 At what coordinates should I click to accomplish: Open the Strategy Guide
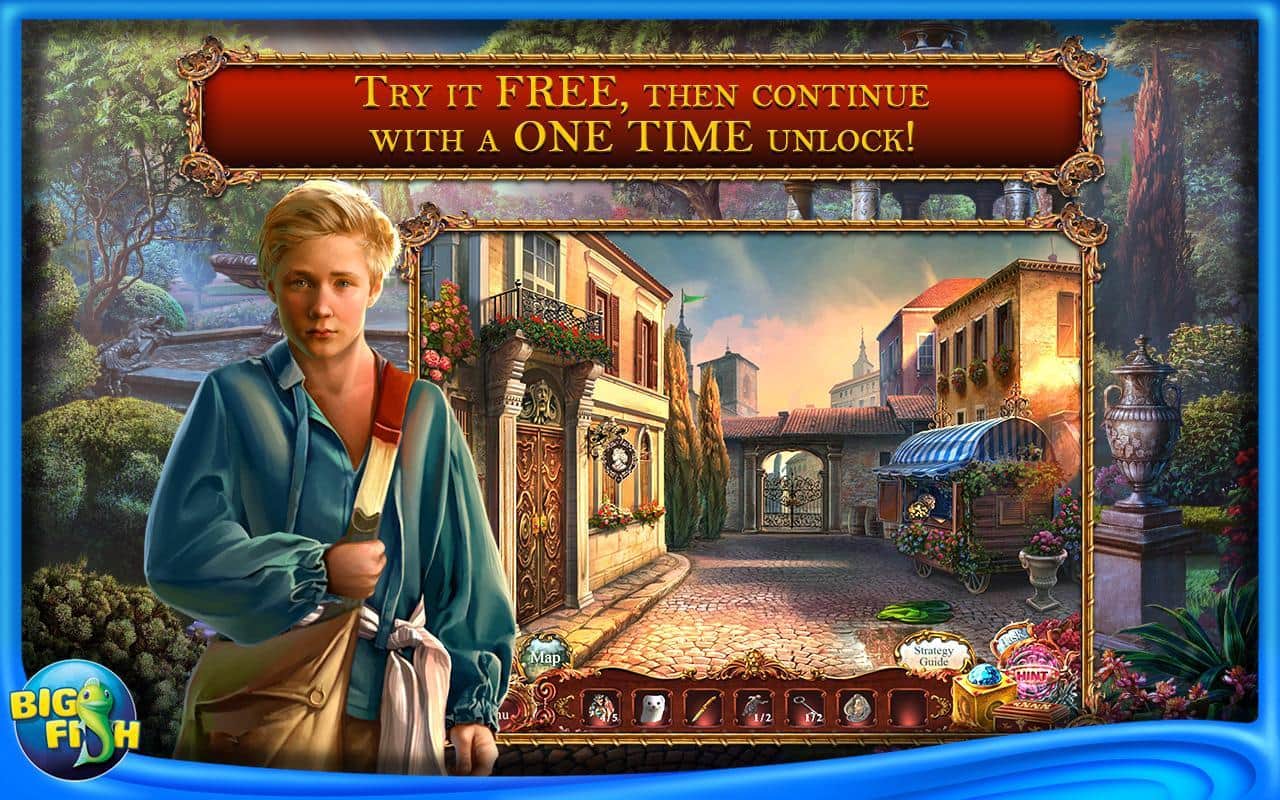[x=934, y=655]
